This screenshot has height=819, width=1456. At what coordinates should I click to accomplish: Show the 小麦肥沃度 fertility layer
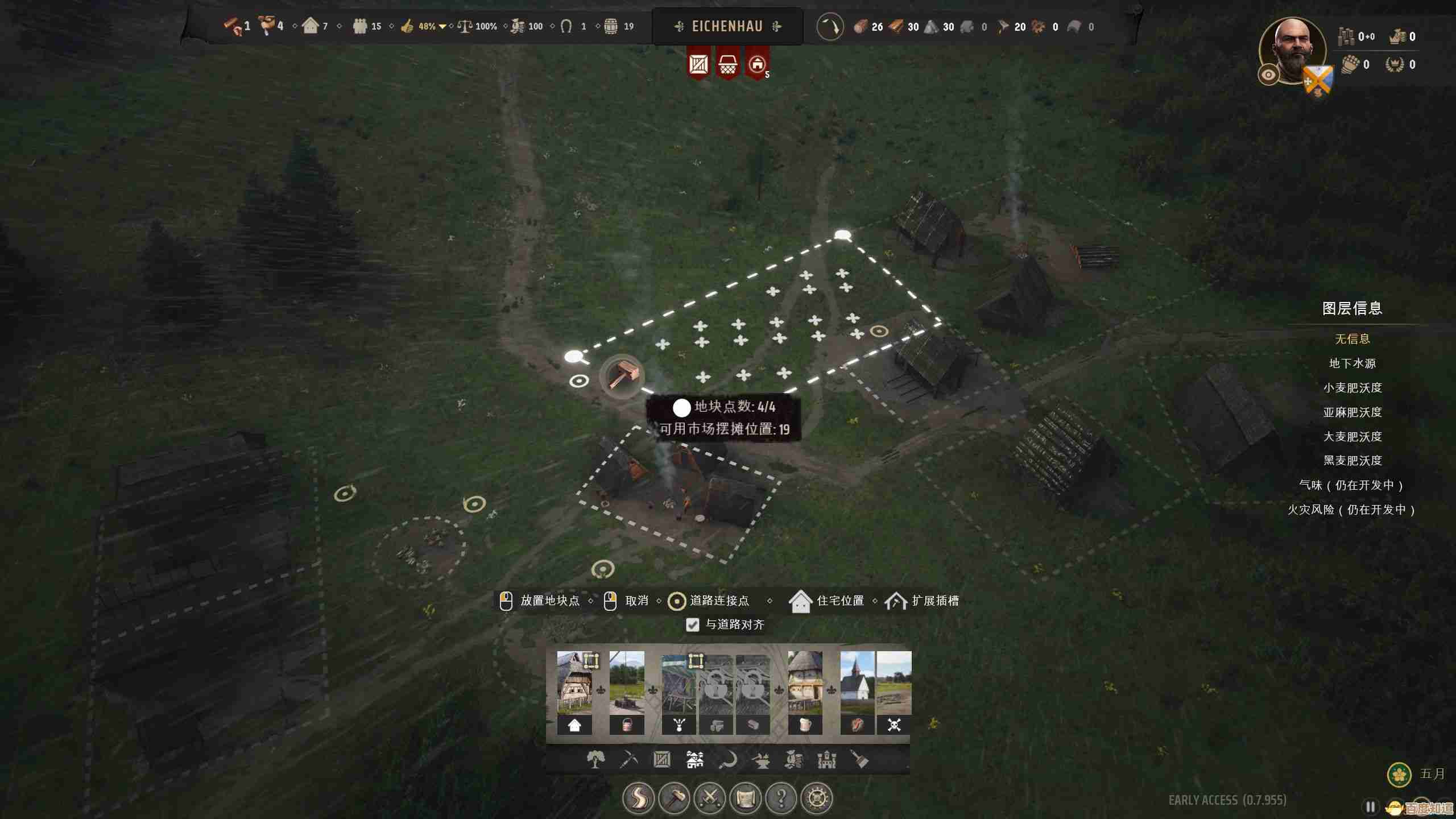point(1352,388)
